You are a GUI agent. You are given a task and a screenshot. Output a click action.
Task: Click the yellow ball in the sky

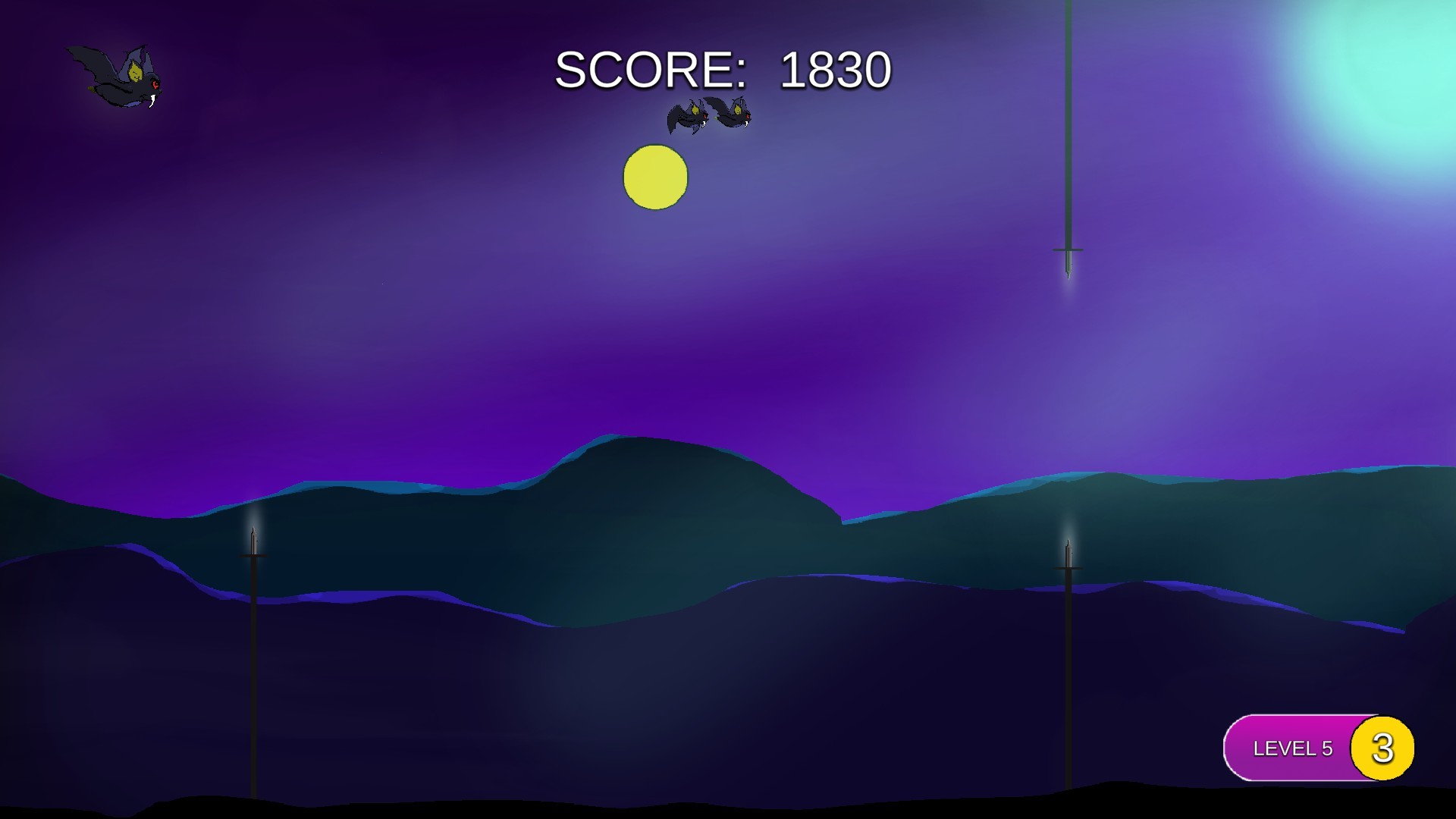654,177
